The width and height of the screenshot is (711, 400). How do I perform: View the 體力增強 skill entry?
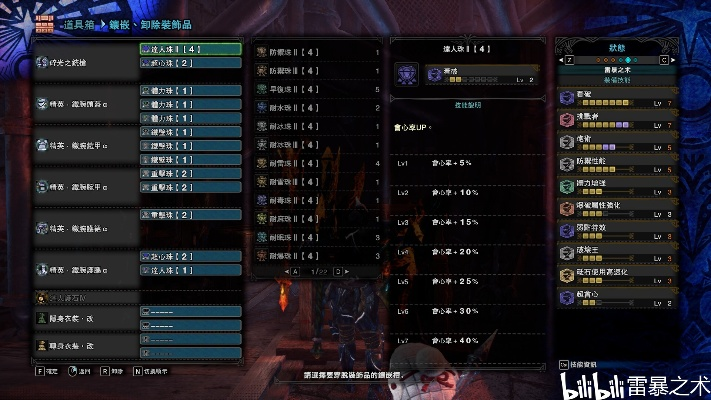[617, 184]
